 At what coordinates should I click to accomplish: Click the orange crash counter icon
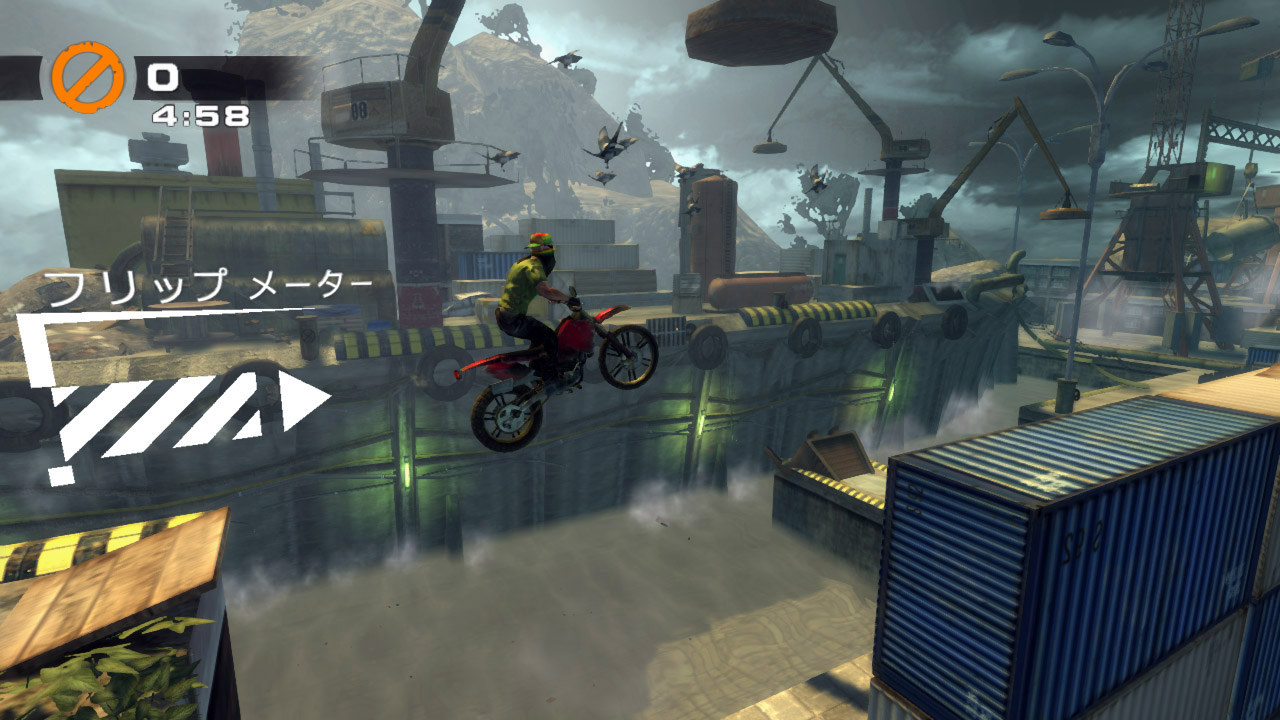[x=88, y=77]
